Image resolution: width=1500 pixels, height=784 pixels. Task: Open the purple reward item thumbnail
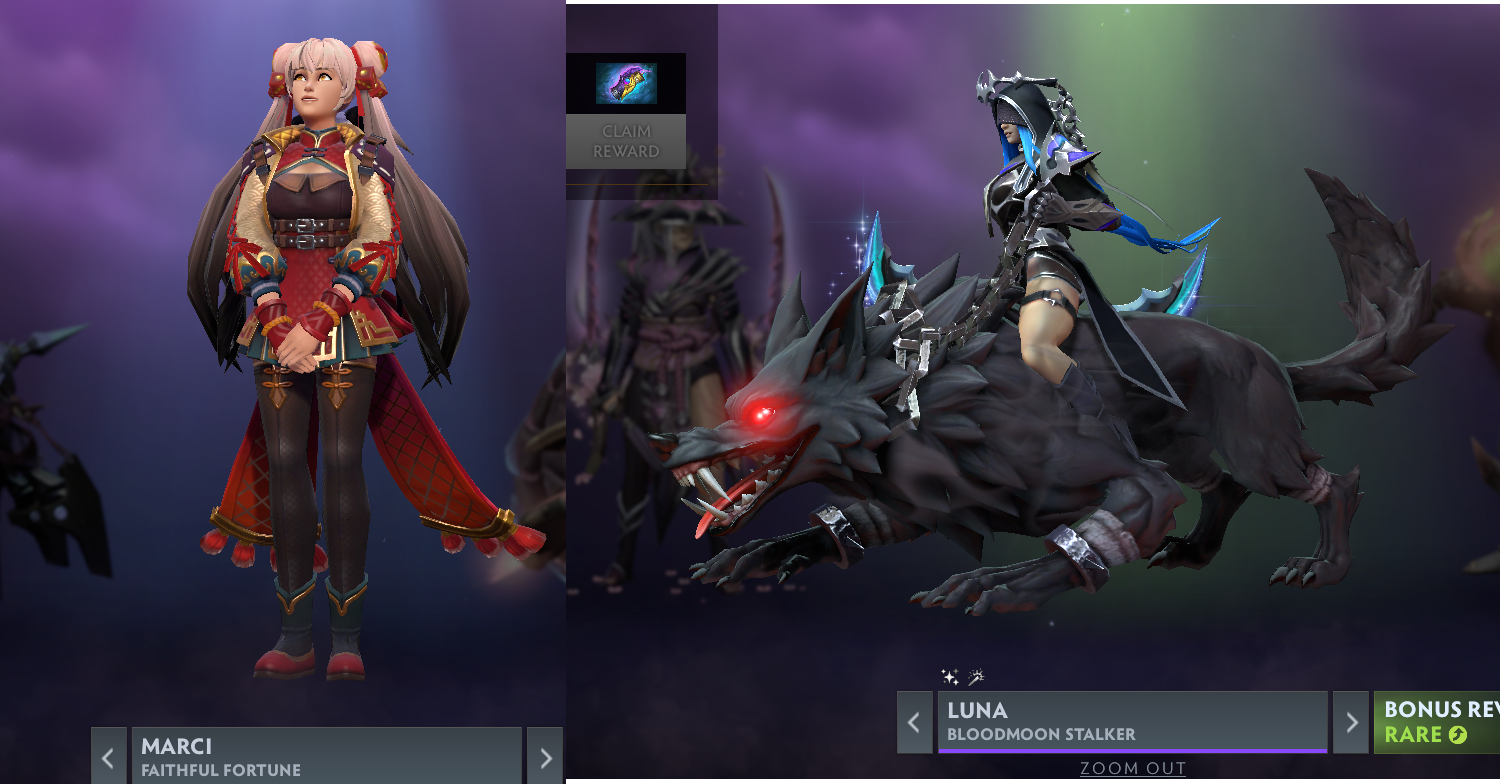point(626,83)
